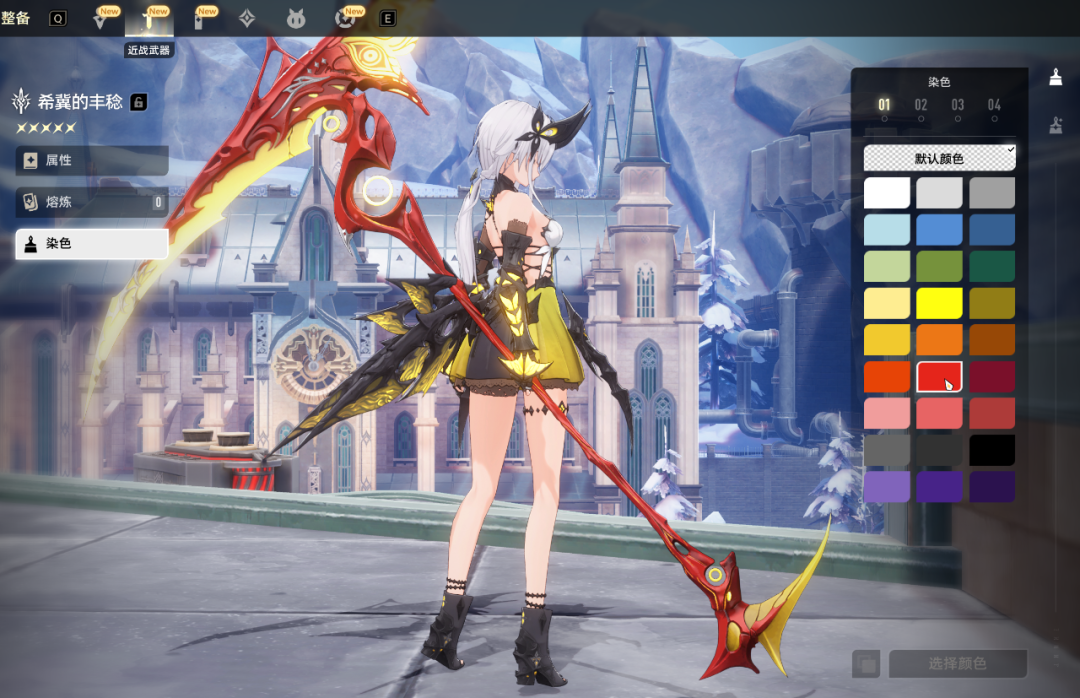Viewport: 1080px width, 698px height.
Task: Open the 近战武器 melee weapon tab
Action: 148,18
